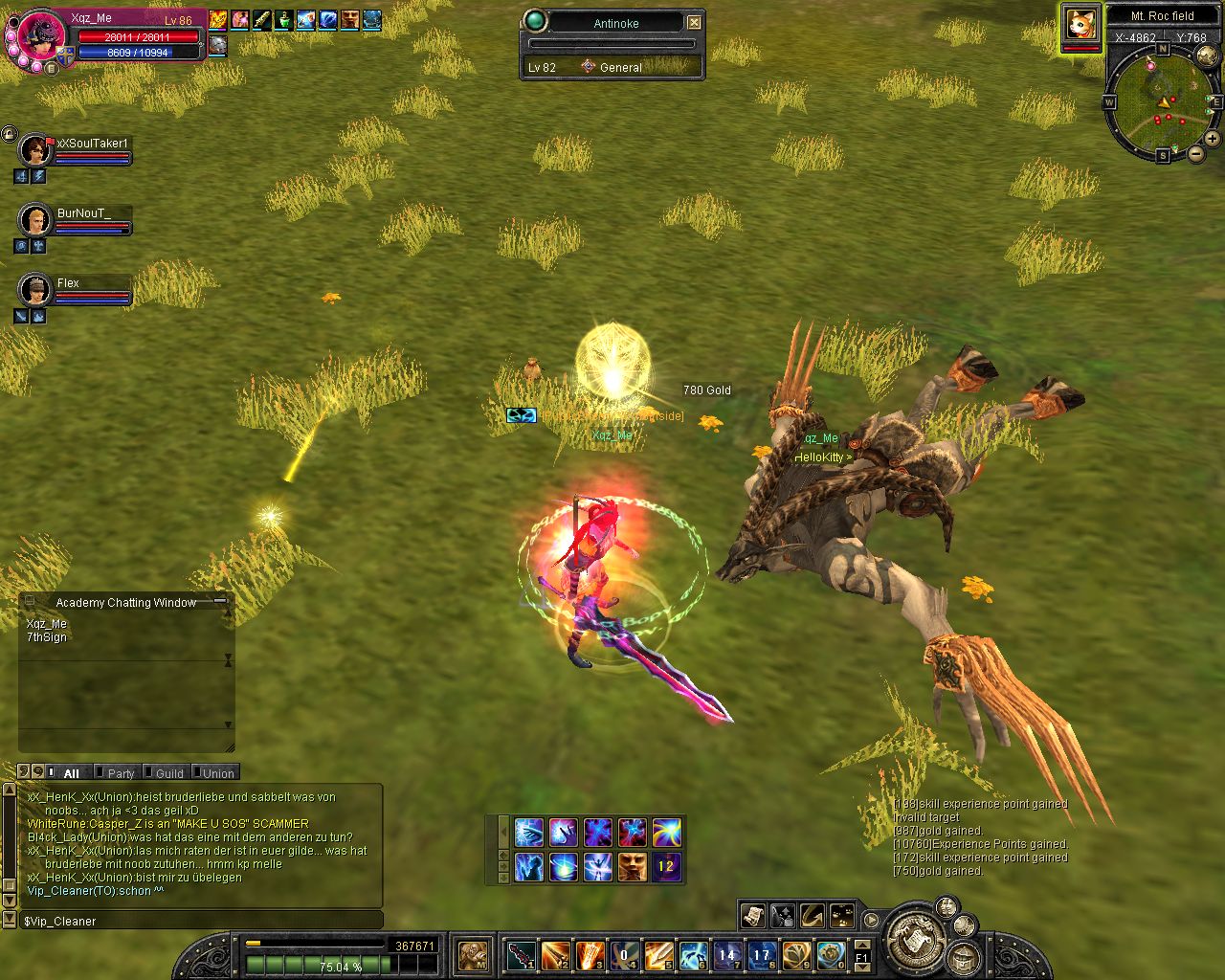
Task: Select party member Flex
Action: point(35,289)
